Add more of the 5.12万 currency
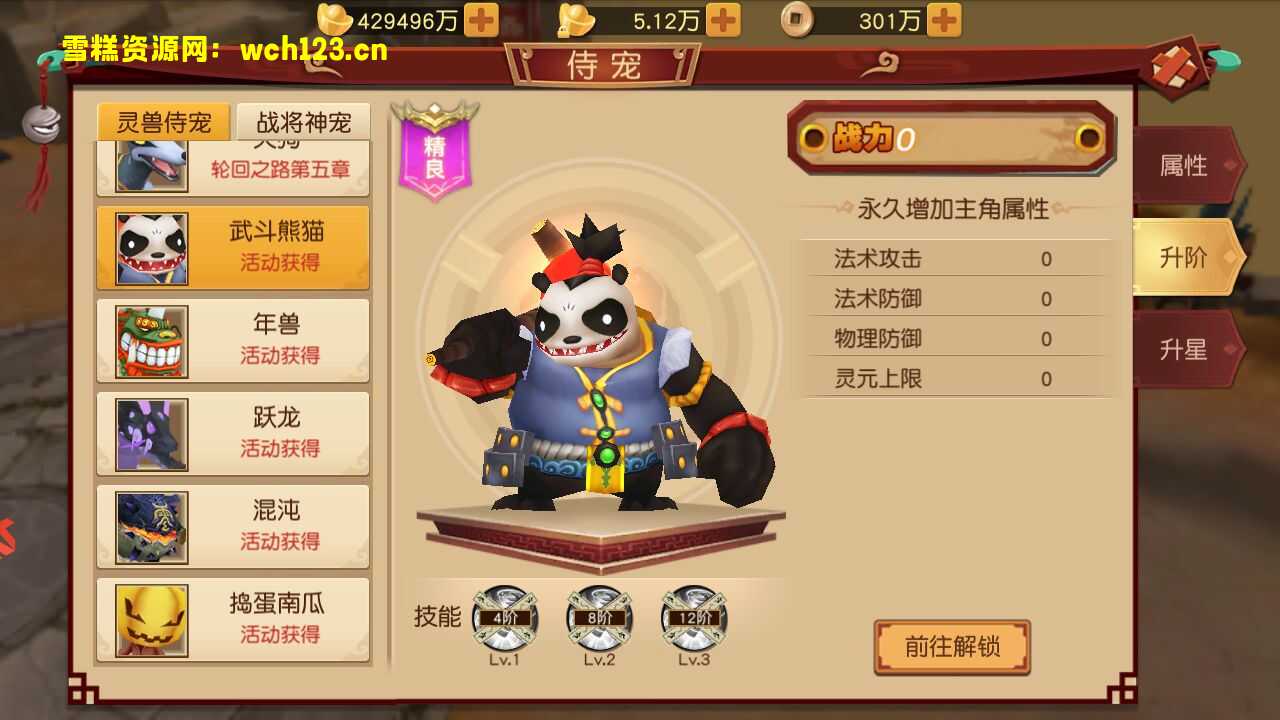The height and width of the screenshot is (720, 1280). pyautogui.click(x=723, y=20)
